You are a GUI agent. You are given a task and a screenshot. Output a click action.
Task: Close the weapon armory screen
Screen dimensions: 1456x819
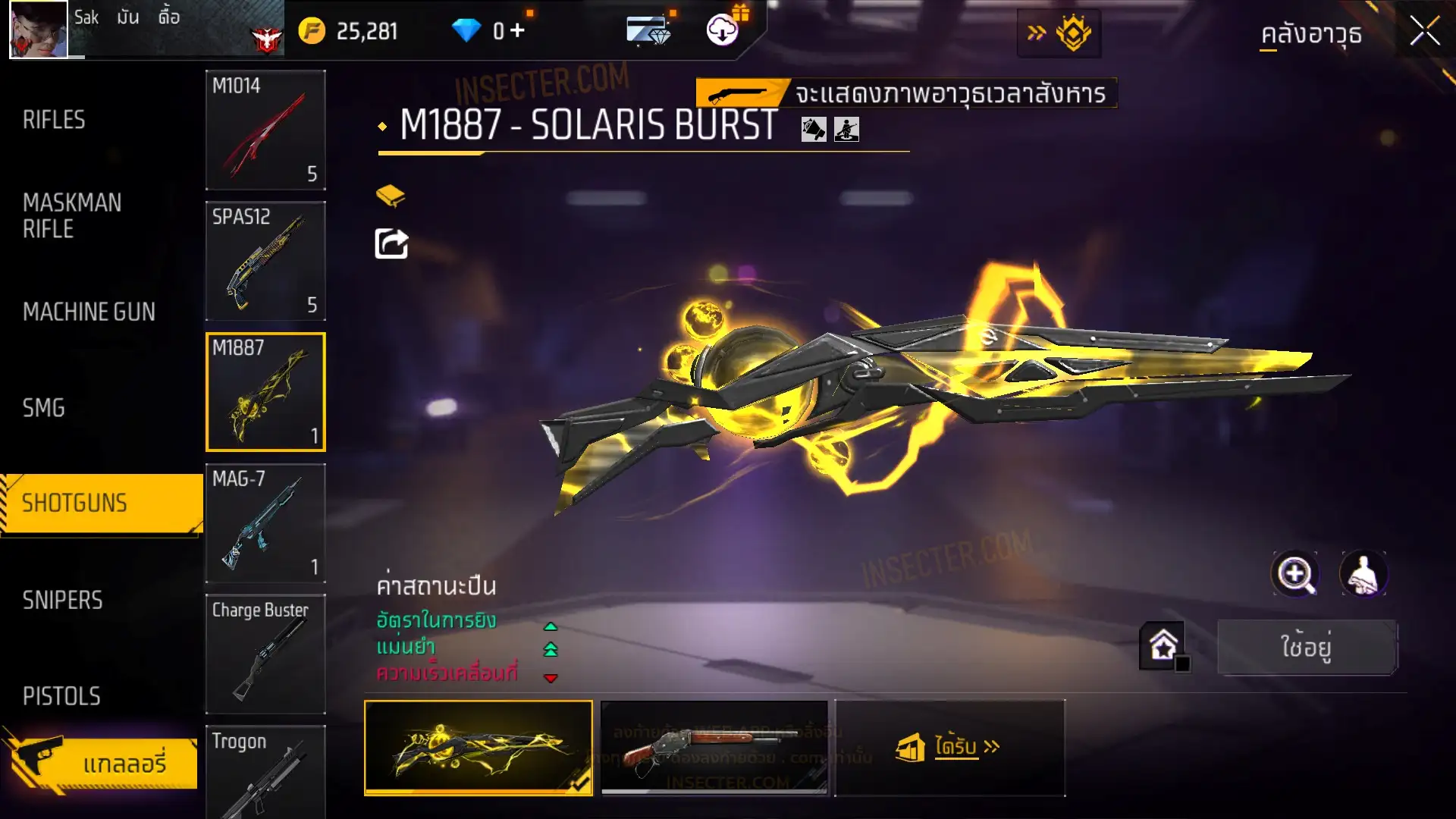pos(1424,32)
